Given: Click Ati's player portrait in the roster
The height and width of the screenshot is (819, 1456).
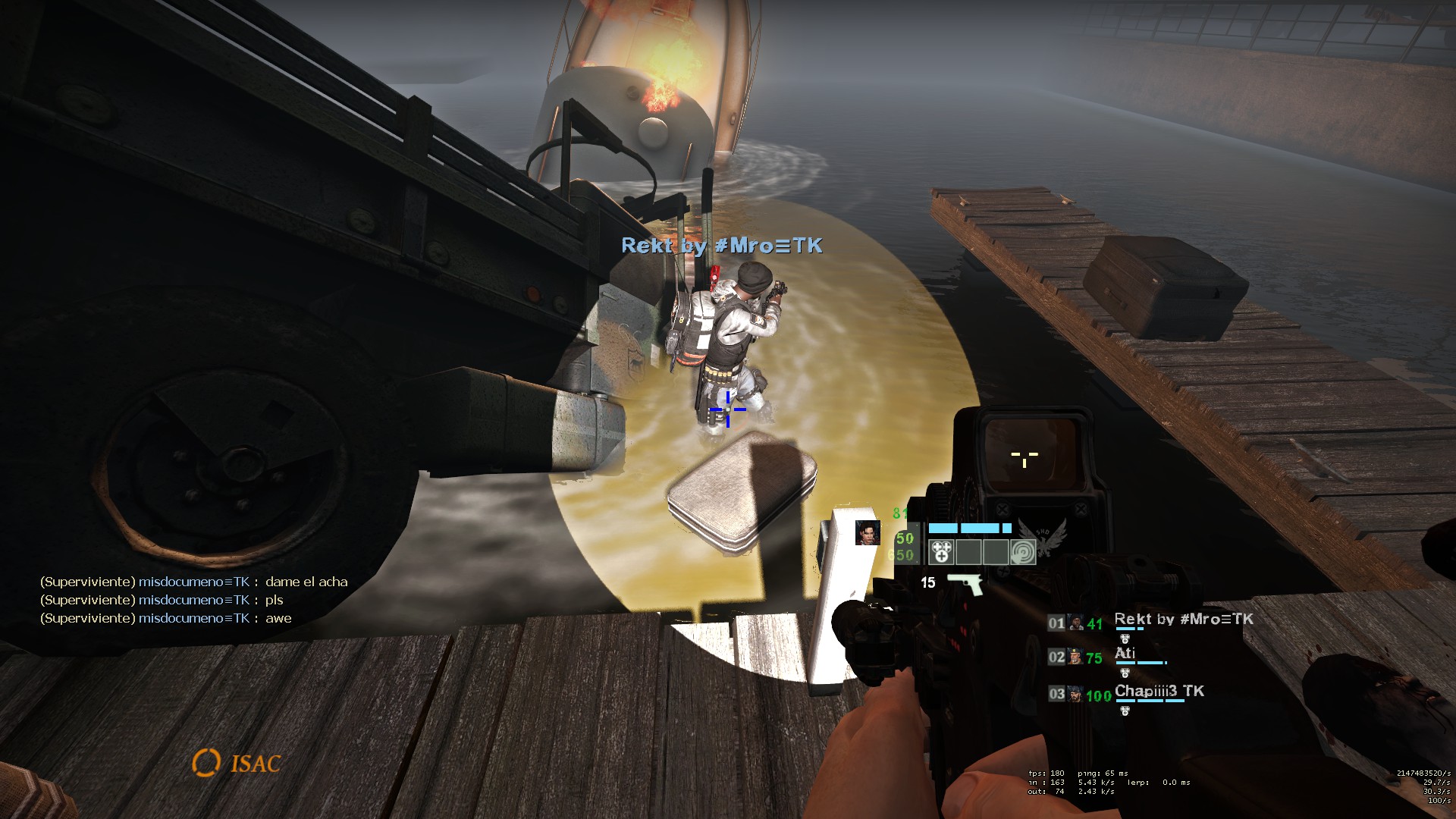Looking at the screenshot, I should (1075, 656).
